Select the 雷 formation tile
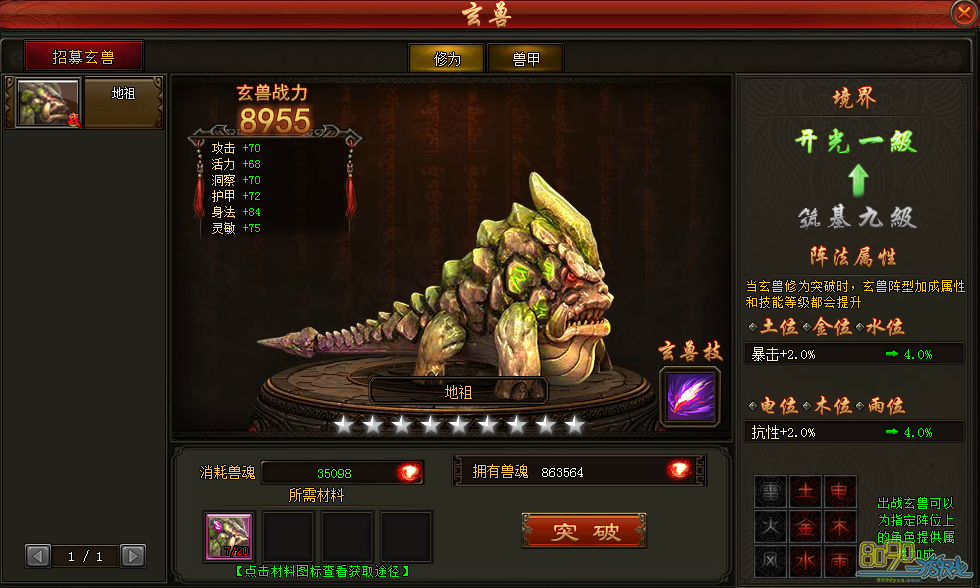 [772, 491]
